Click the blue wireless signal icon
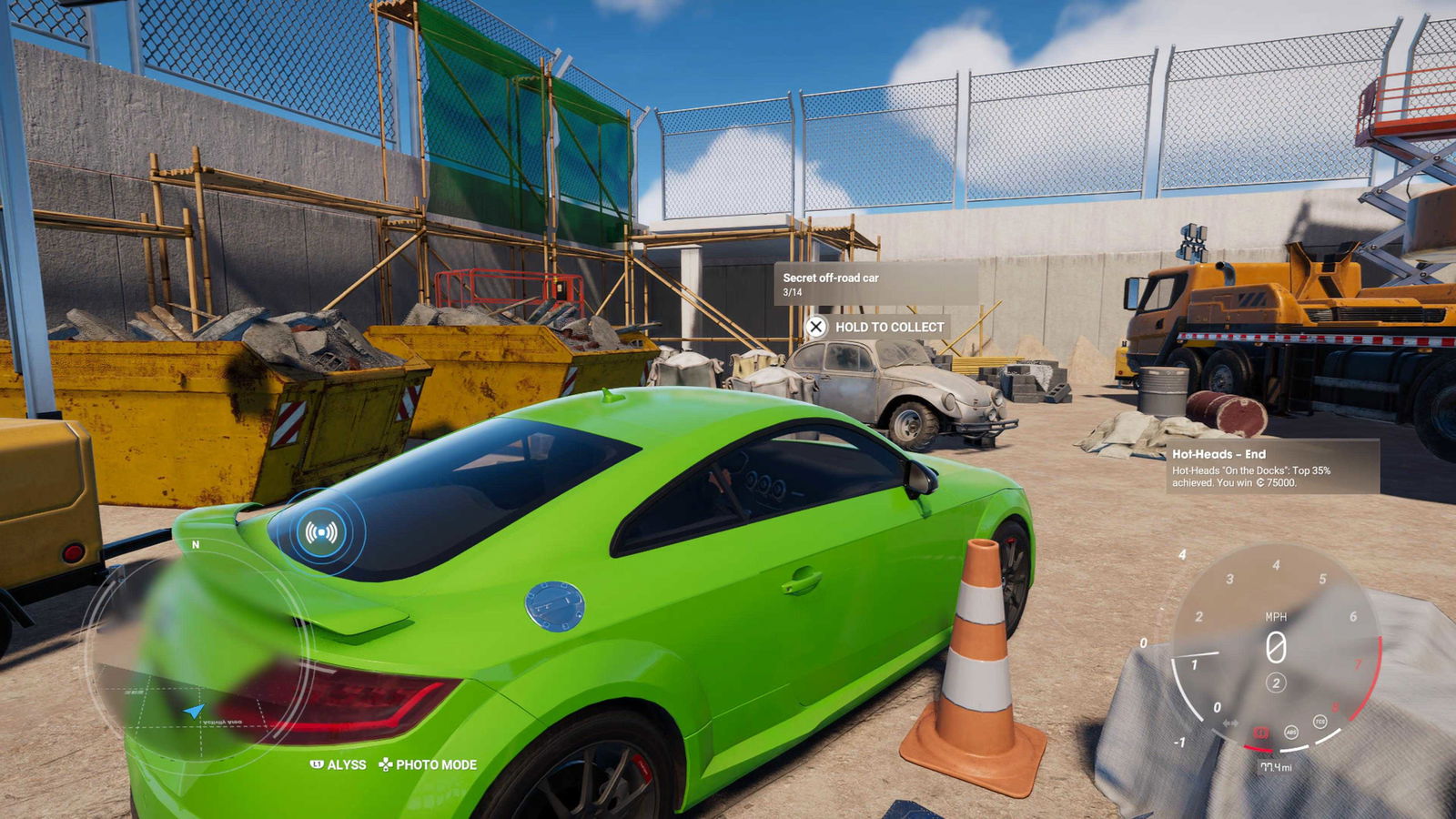1456x819 pixels. [x=321, y=531]
